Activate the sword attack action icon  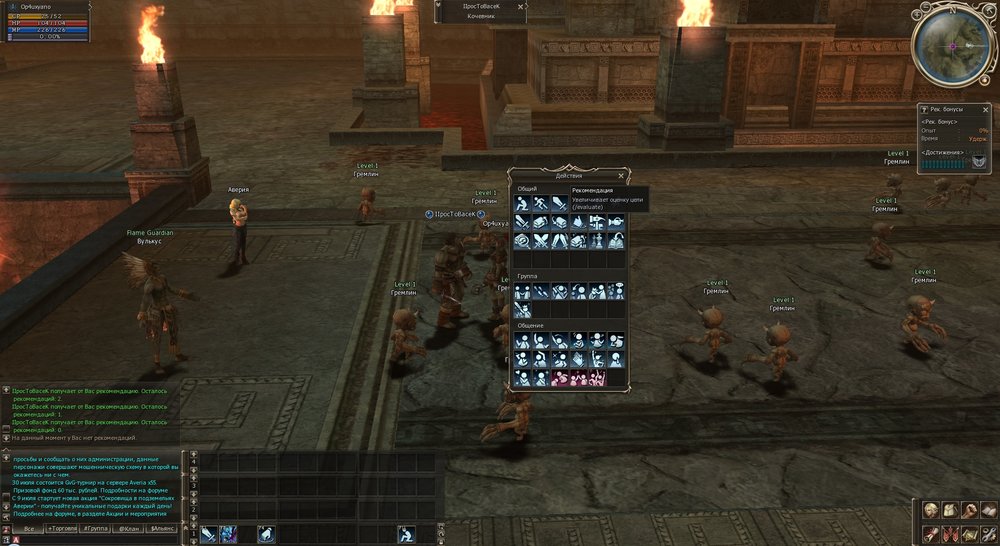559,204
